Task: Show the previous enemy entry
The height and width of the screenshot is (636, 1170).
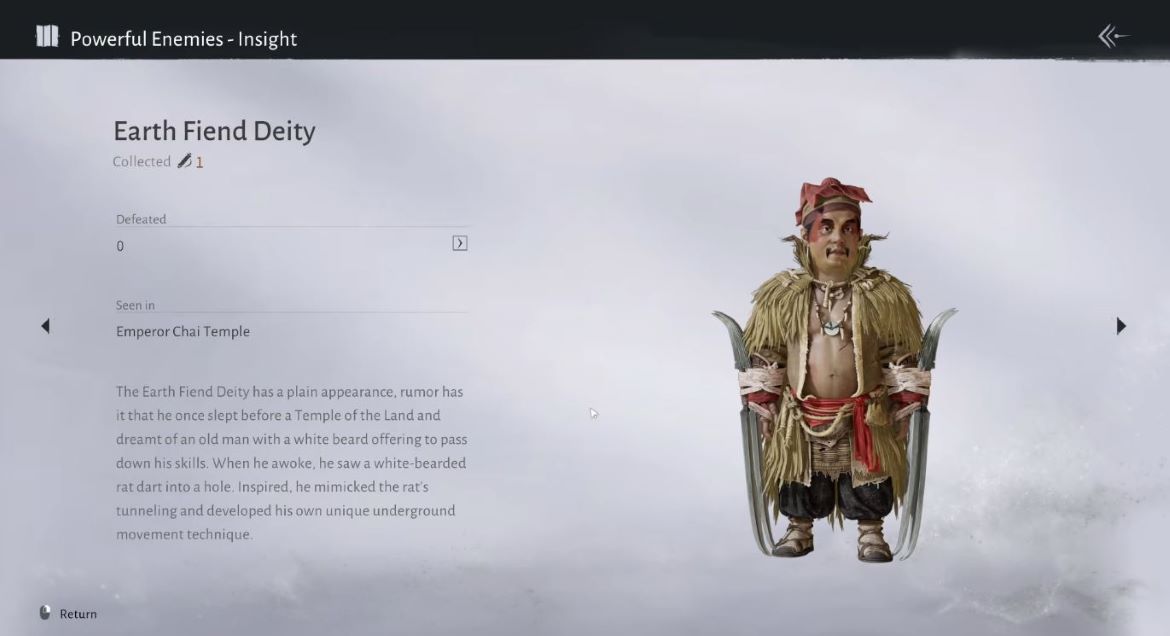Action: click(45, 326)
